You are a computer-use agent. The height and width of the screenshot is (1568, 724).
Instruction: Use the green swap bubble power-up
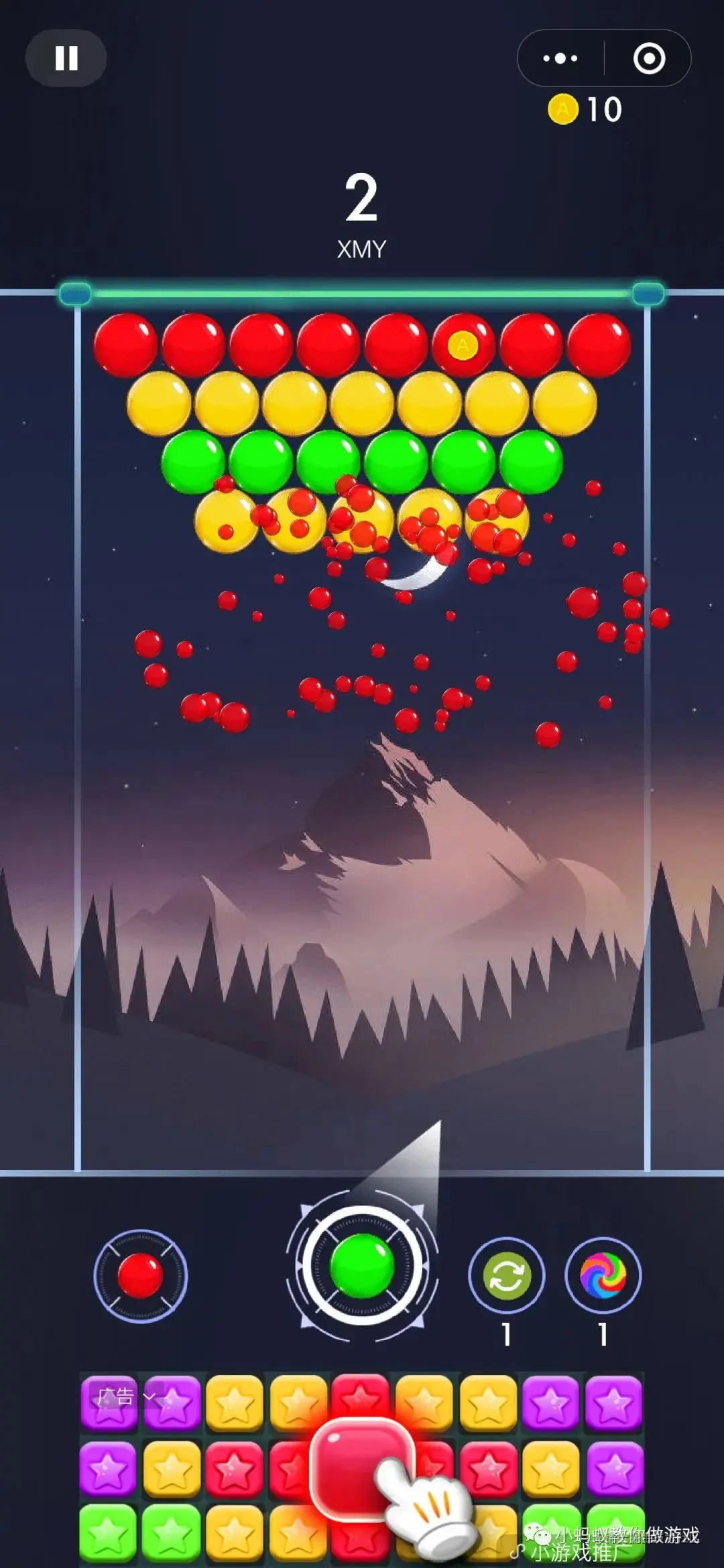click(507, 1276)
